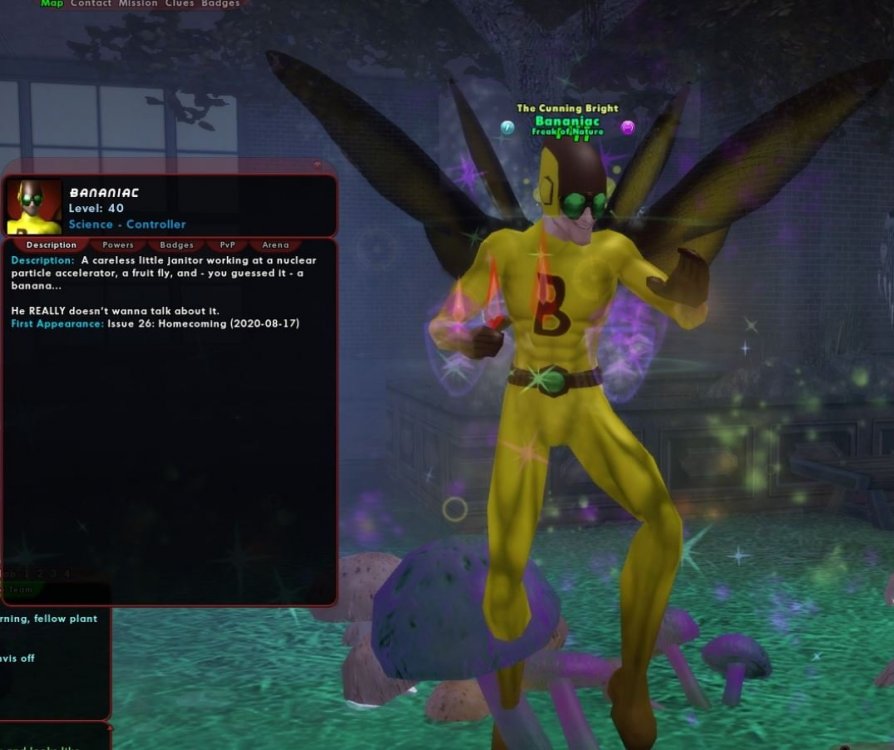Open the Arena tab
The image size is (894, 750).
[275, 245]
